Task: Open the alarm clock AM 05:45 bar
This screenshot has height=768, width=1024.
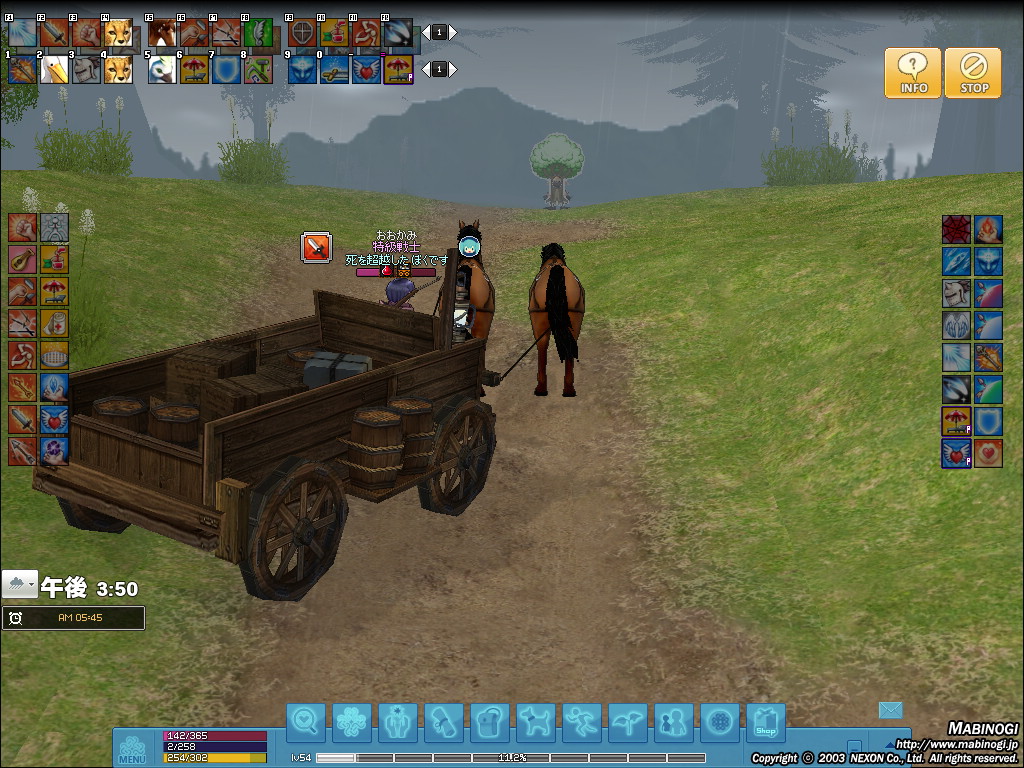Action: pos(73,618)
